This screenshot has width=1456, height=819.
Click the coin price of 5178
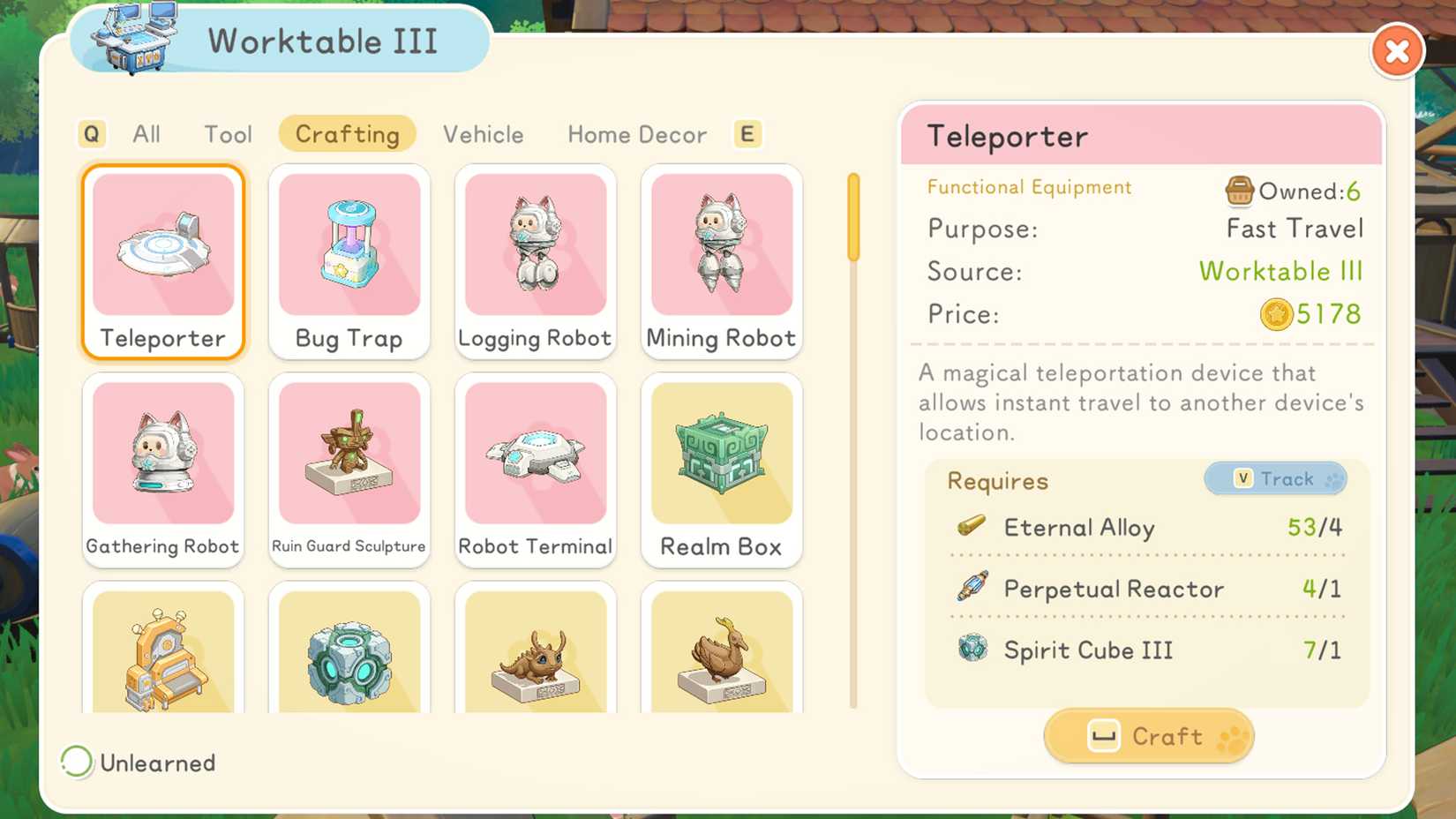tap(1310, 314)
